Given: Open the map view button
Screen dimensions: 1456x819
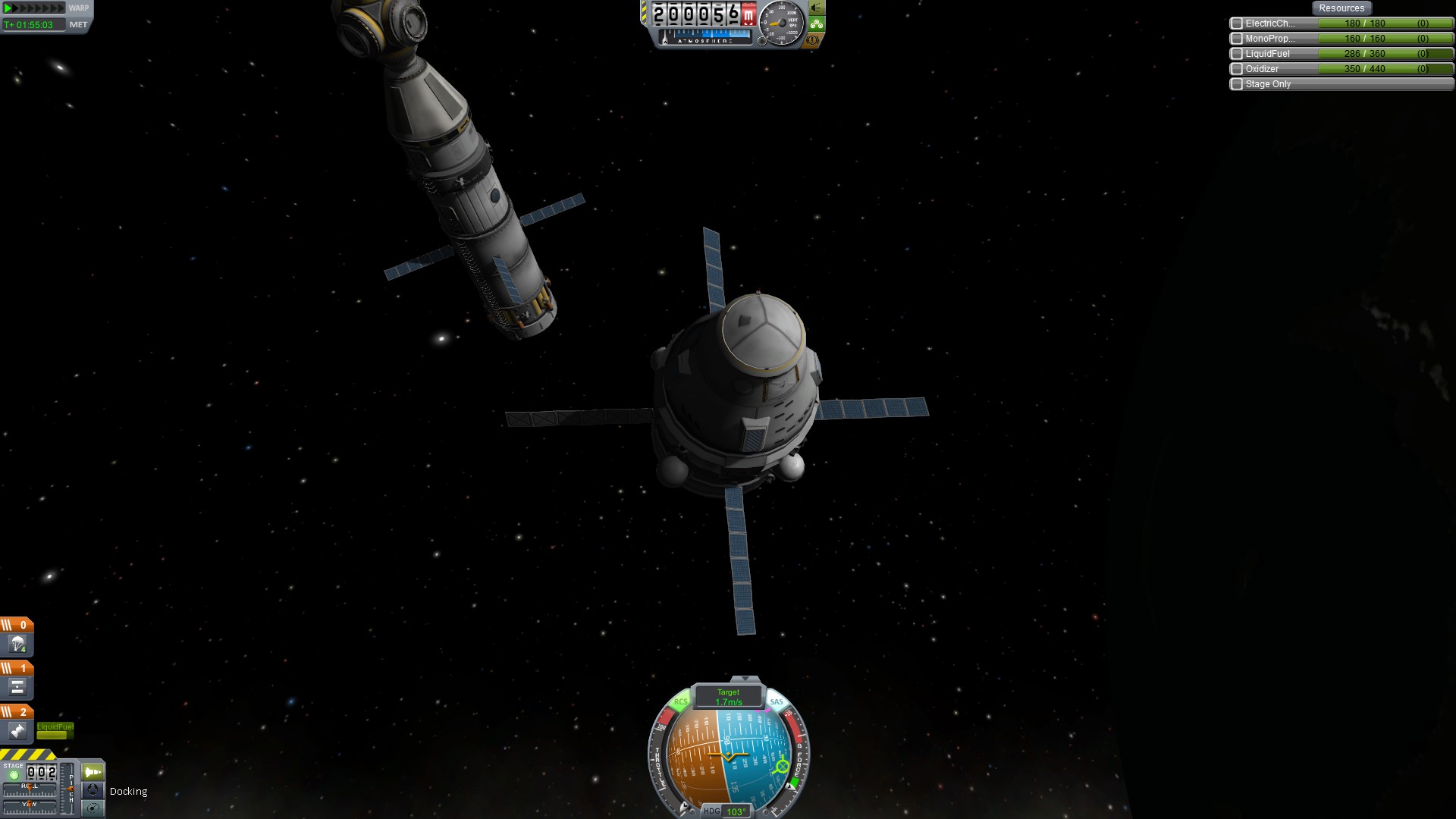Looking at the screenshot, I should tap(93, 808).
